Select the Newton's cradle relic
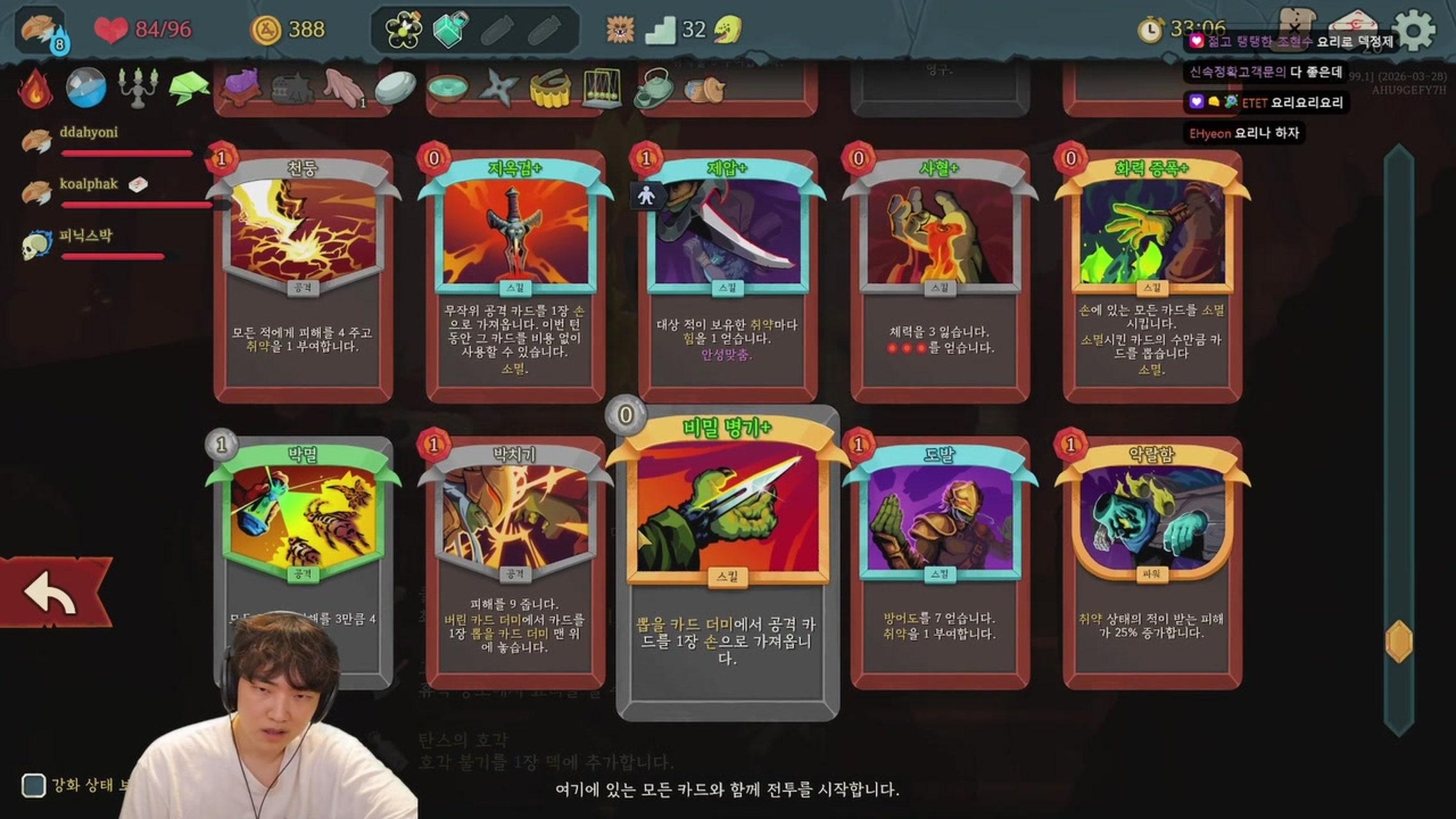 click(604, 90)
